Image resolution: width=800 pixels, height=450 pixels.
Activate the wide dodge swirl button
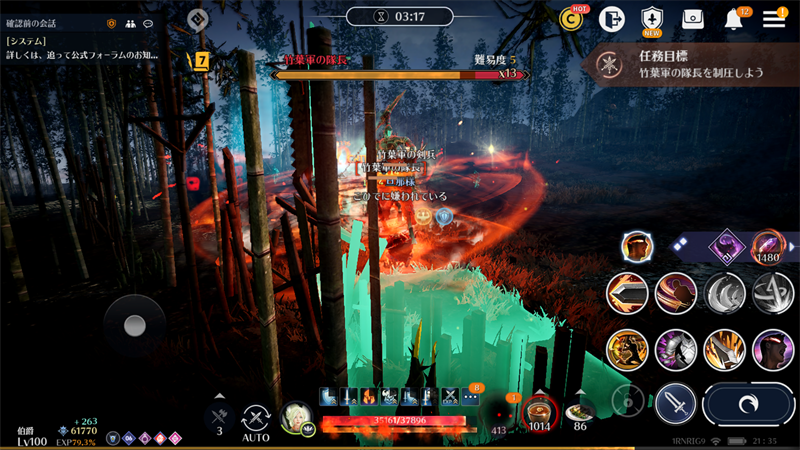(x=748, y=404)
